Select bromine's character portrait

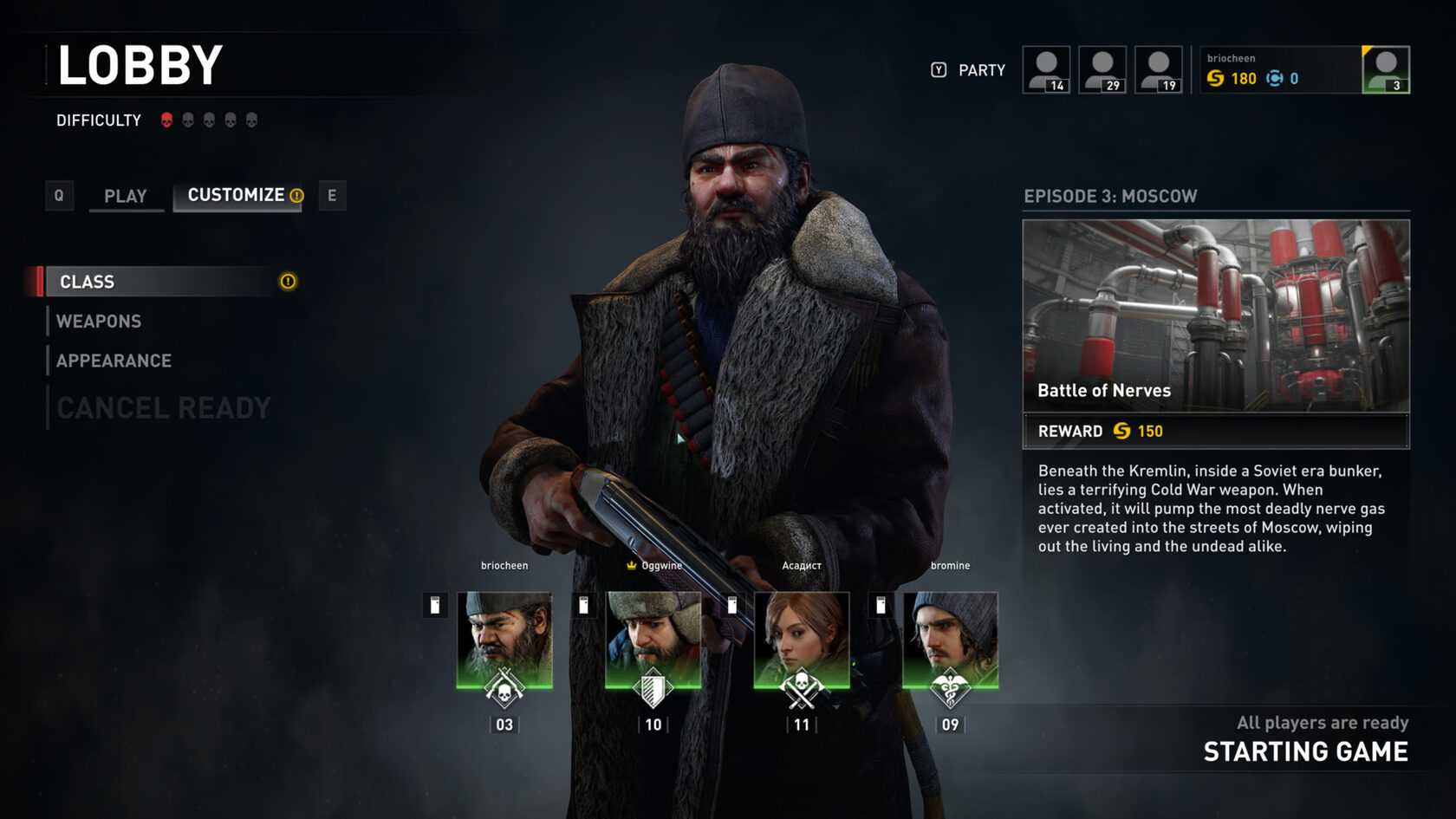950,640
